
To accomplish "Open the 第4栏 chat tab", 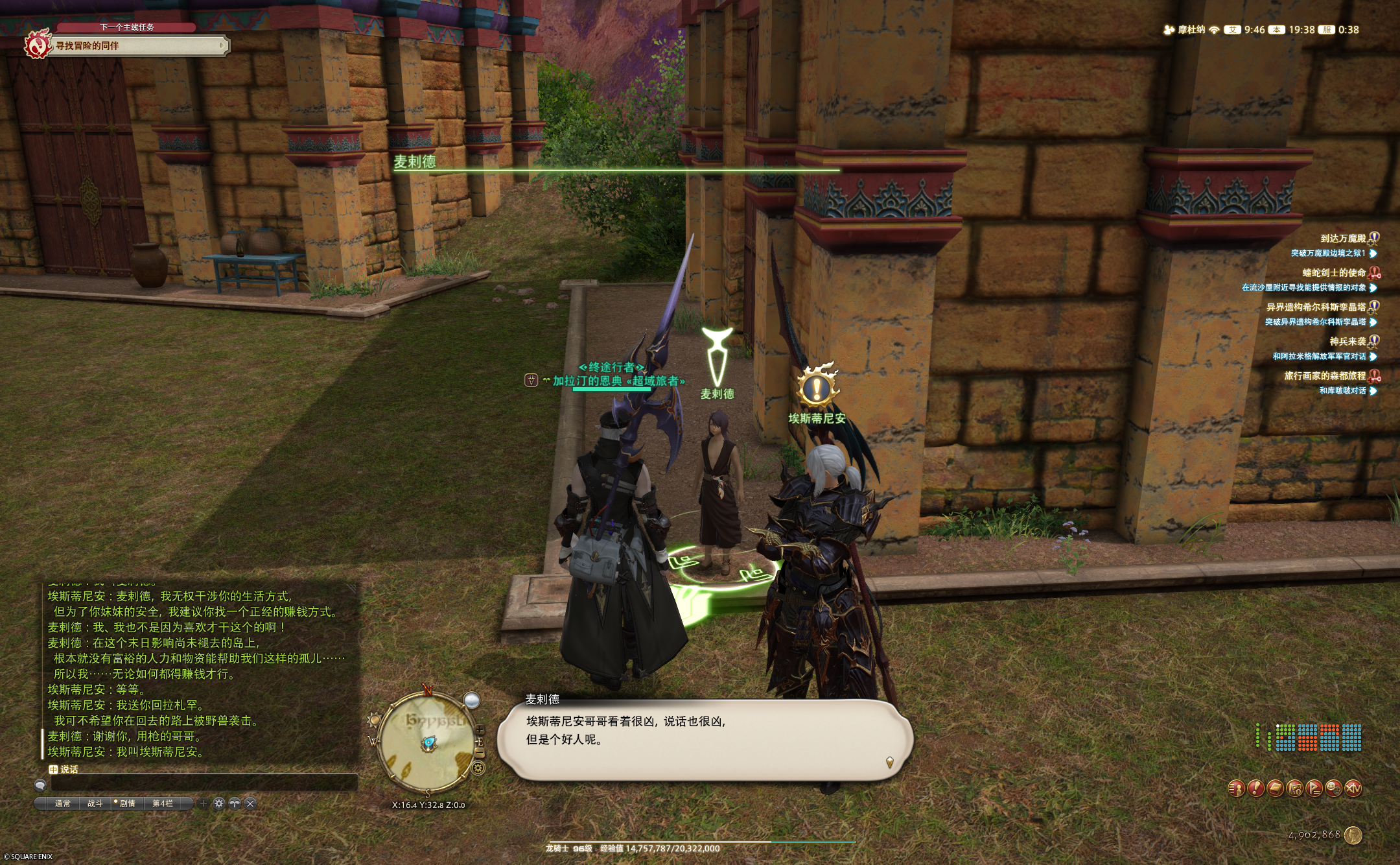I will pyautogui.click(x=163, y=803).
